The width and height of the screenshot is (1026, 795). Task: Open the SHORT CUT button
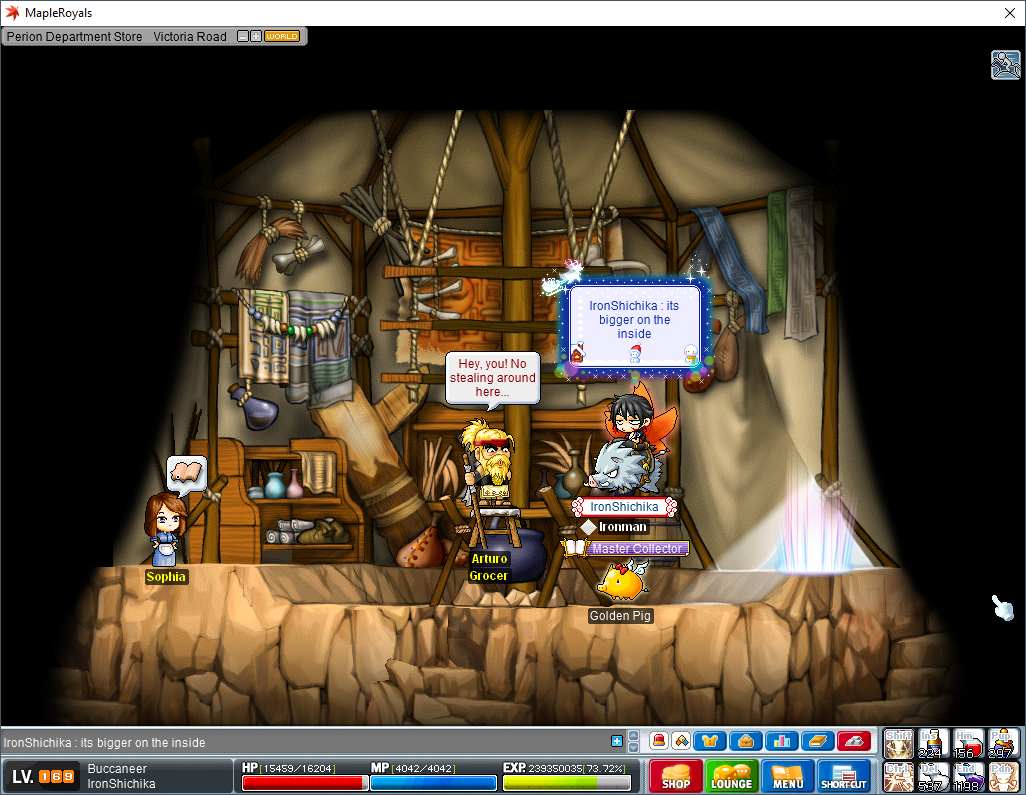tap(844, 777)
